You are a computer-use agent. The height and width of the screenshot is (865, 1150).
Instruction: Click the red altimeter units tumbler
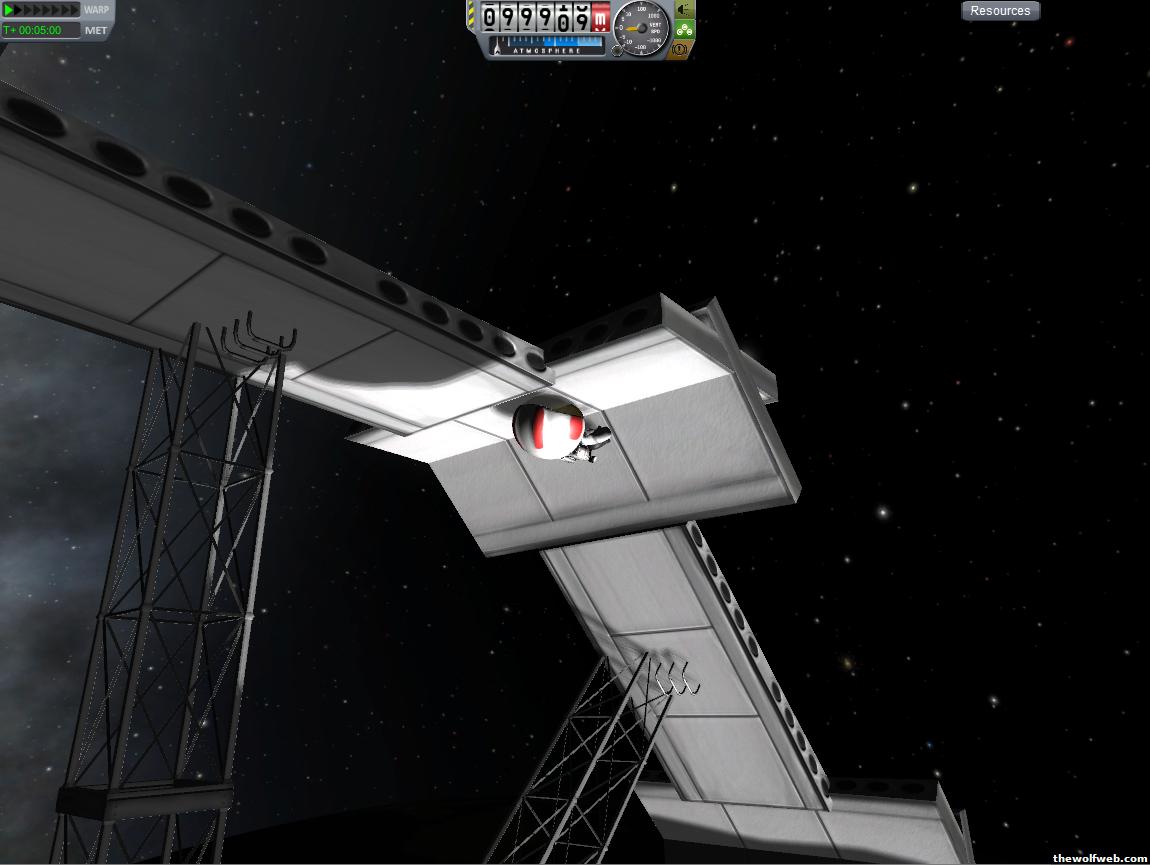click(600, 17)
